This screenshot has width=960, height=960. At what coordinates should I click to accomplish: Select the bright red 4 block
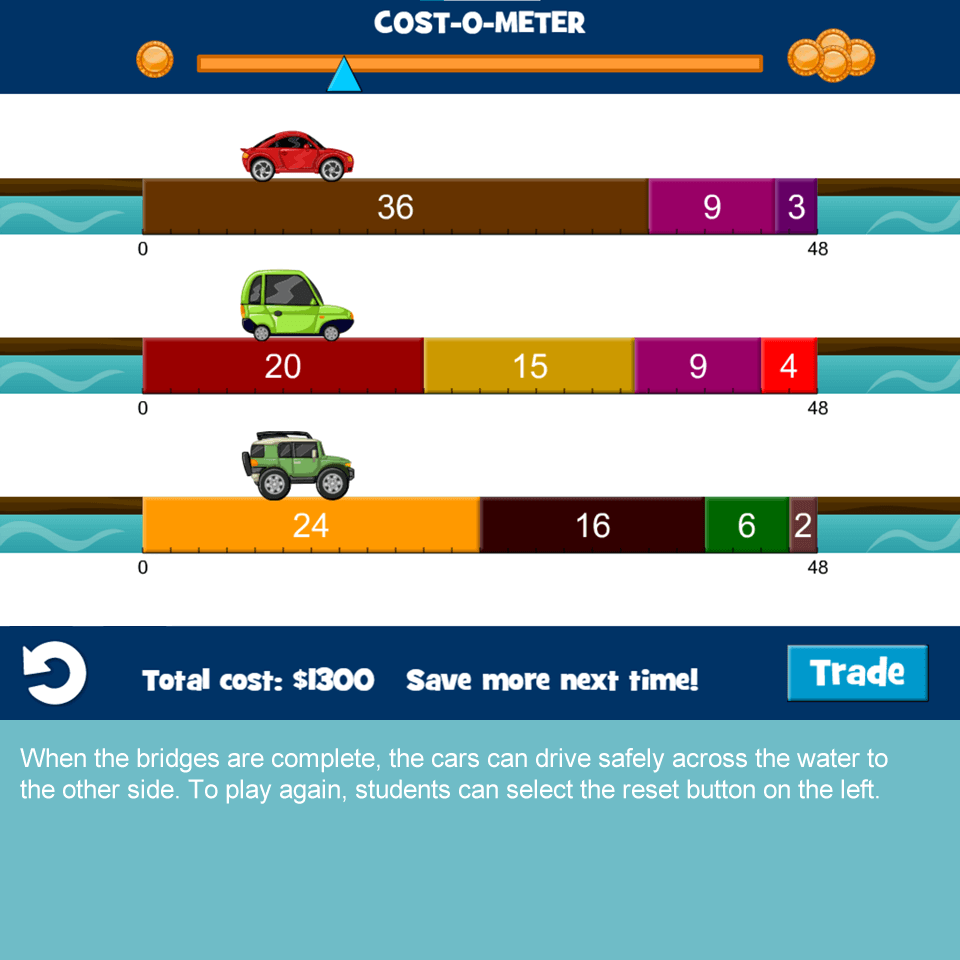(x=789, y=366)
